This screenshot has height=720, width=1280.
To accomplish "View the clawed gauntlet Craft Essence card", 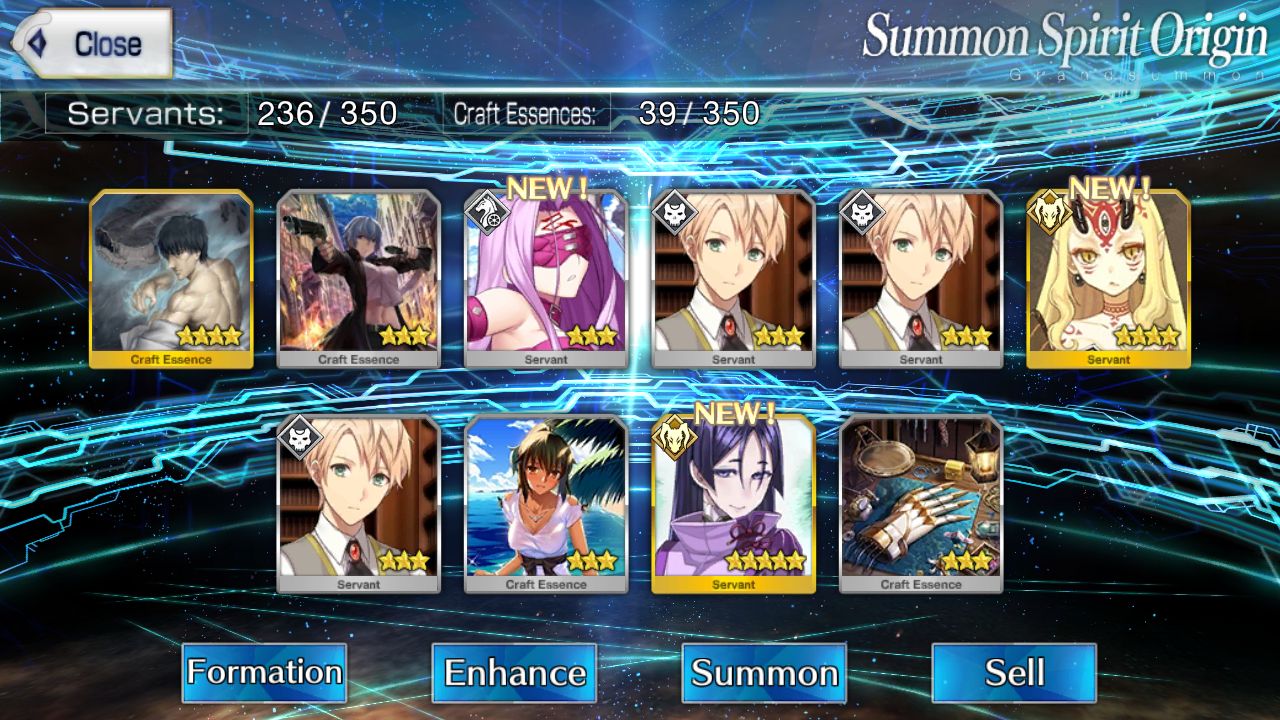I will click(921, 504).
